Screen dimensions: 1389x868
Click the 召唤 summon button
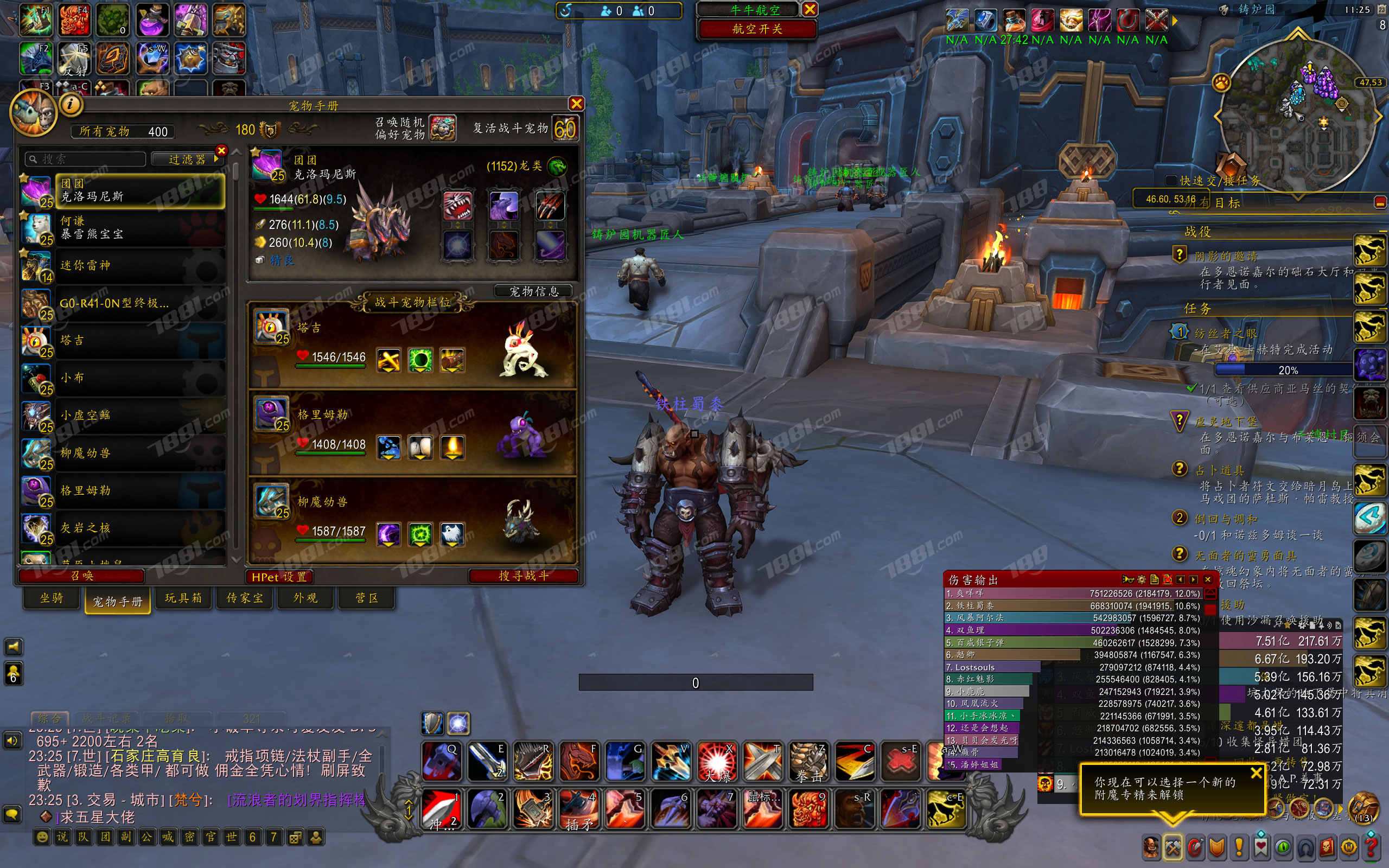click(81, 576)
